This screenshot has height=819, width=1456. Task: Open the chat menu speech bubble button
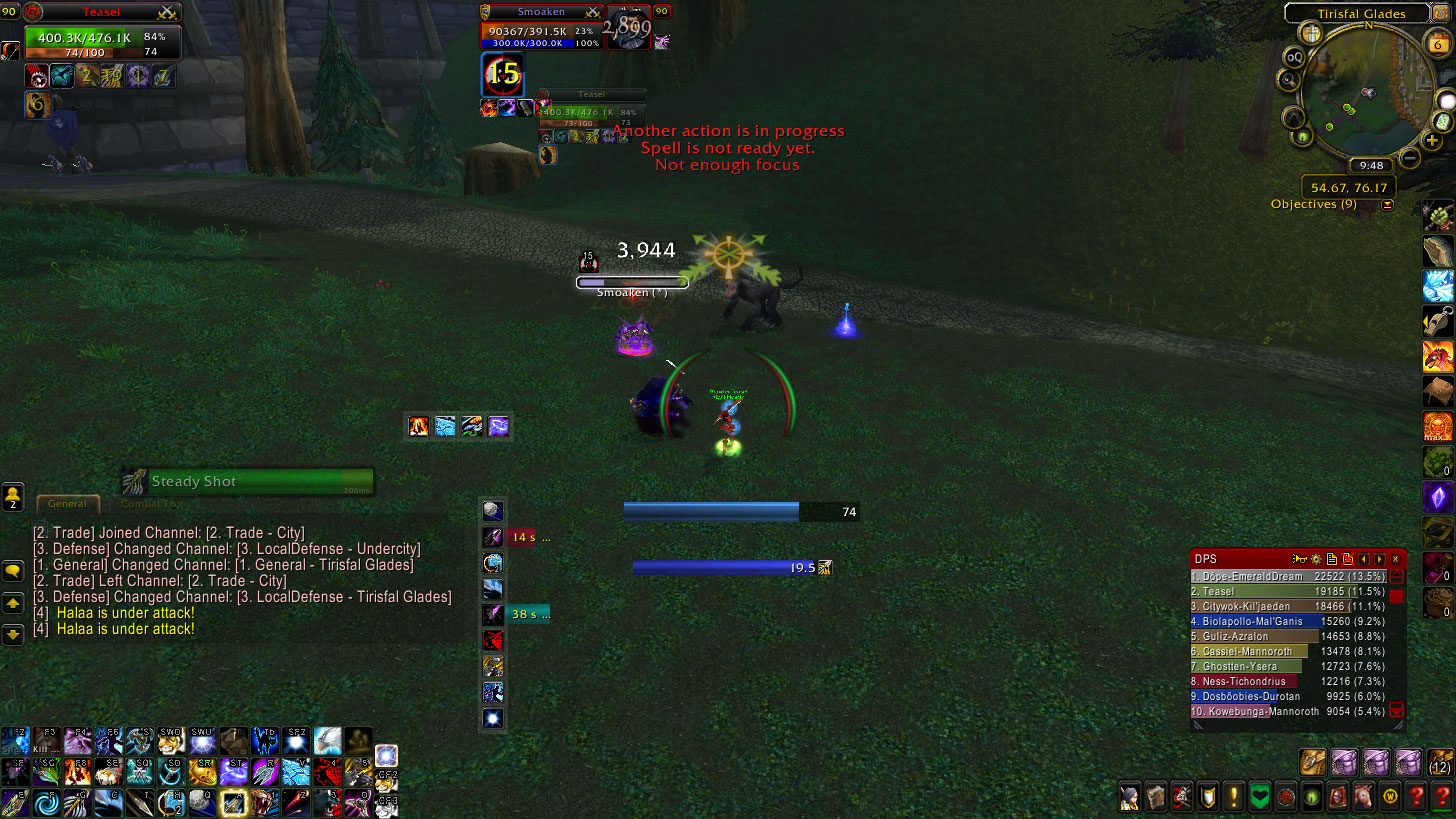[13, 571]
